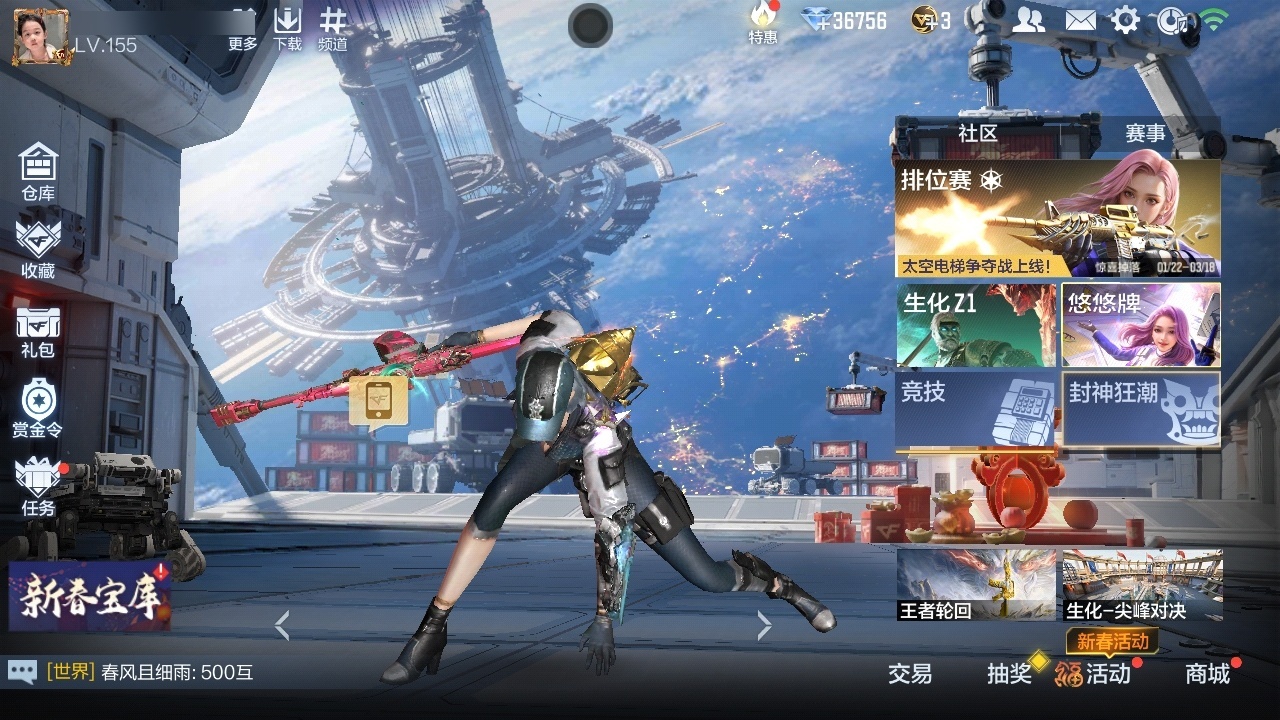The image size is (1280, 720).
Task: Open the 仓库 warehouse menu
Action: [x=38, y=171]
